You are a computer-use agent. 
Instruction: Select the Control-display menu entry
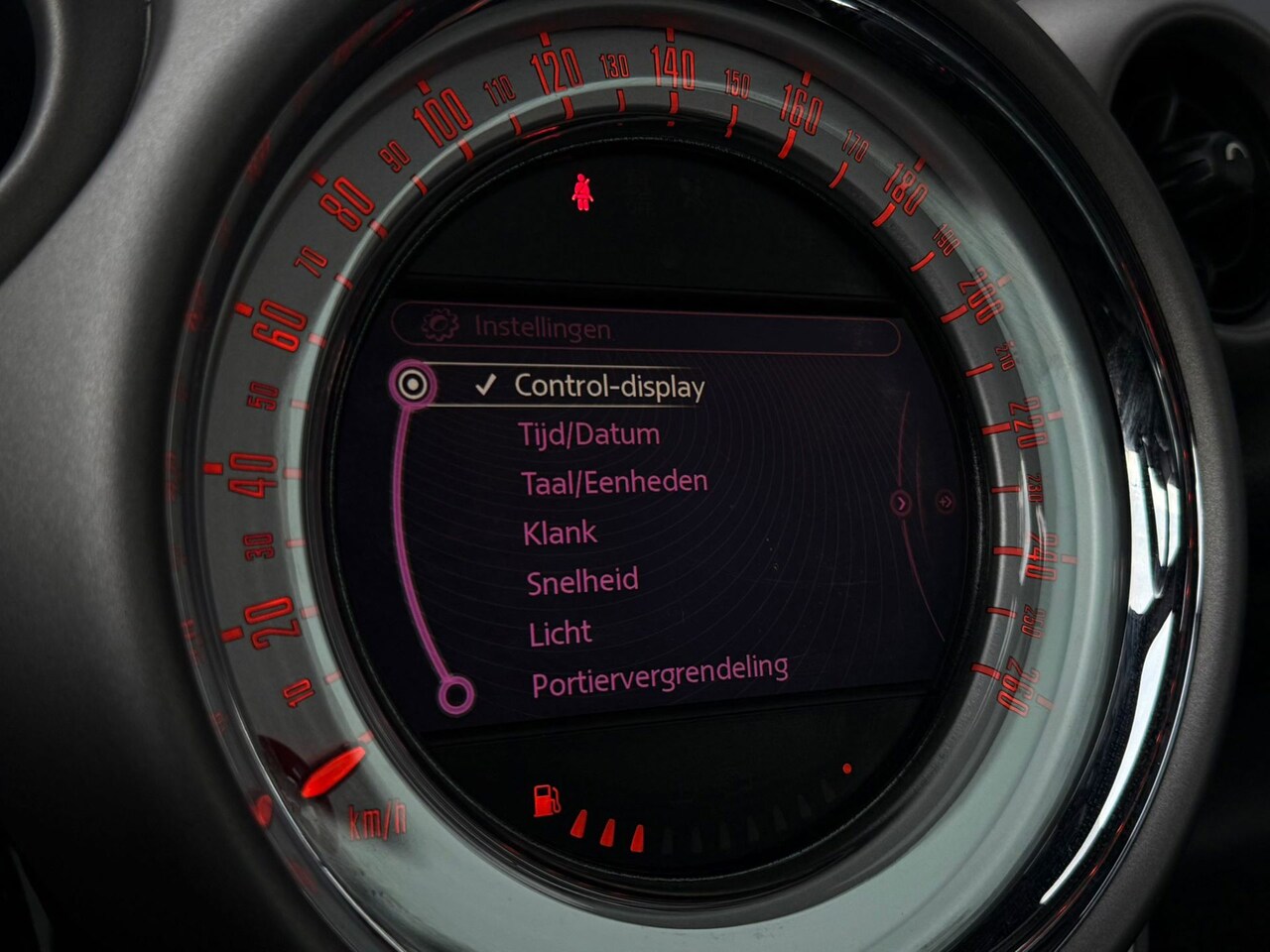[x=607, y=386]
